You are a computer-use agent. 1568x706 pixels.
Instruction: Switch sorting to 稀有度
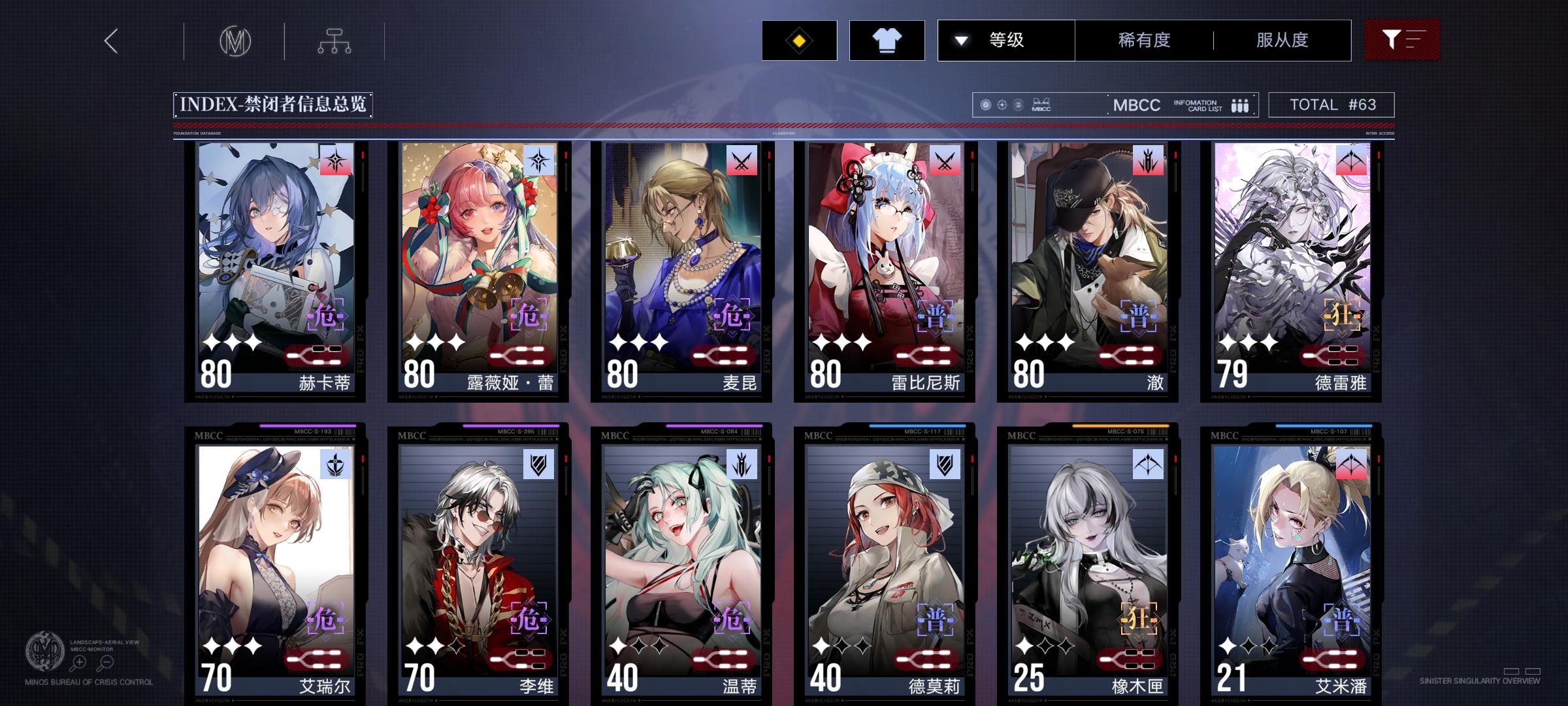(x=1145, y=39)
